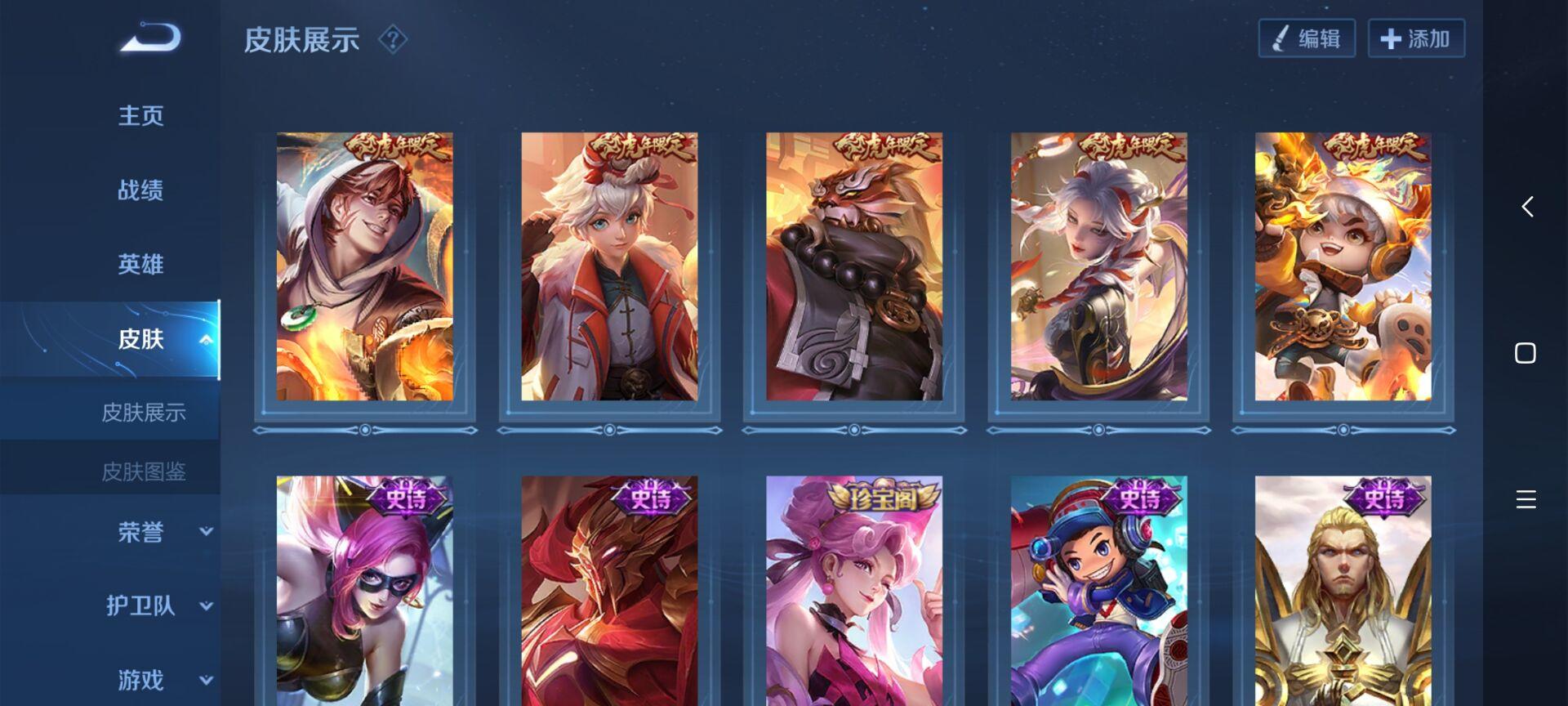
Task: Click the brush icon on the 编辑 button
Action: (1280, 38)
